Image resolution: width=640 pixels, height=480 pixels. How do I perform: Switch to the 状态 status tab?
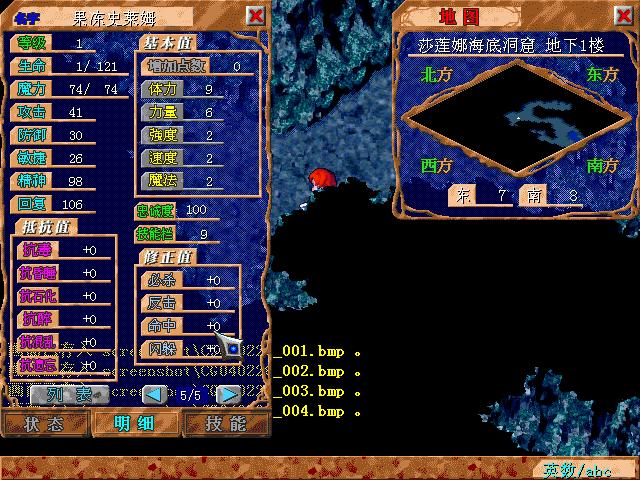43,423
